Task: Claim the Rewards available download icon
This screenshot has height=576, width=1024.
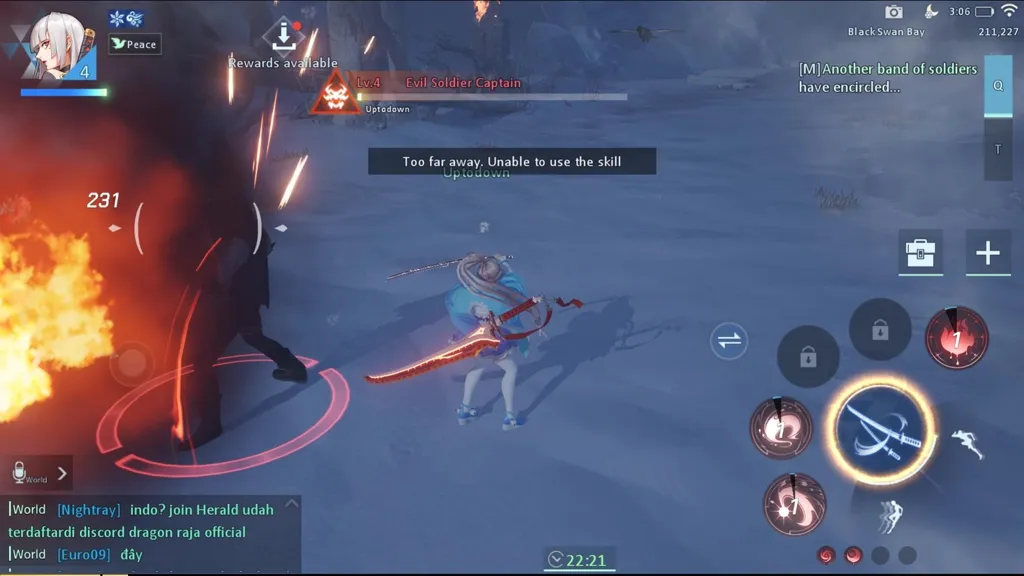Action: pos(284,35)
